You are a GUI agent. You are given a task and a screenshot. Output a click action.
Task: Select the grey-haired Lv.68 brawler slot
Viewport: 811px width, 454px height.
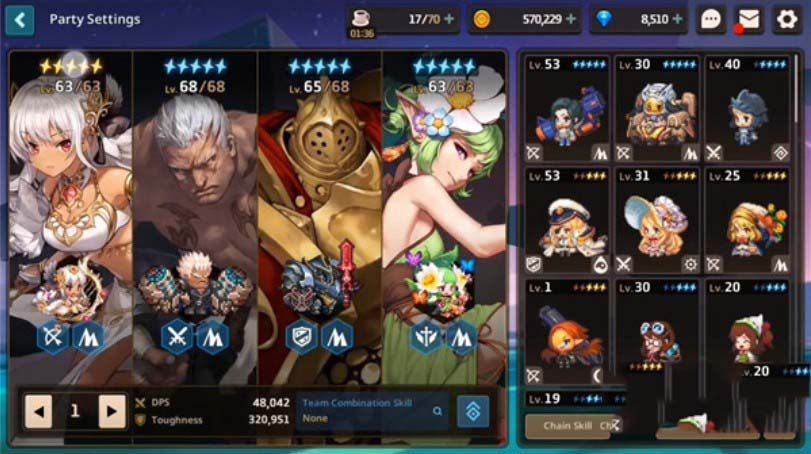pyautogui.click(x=195, y=200)
